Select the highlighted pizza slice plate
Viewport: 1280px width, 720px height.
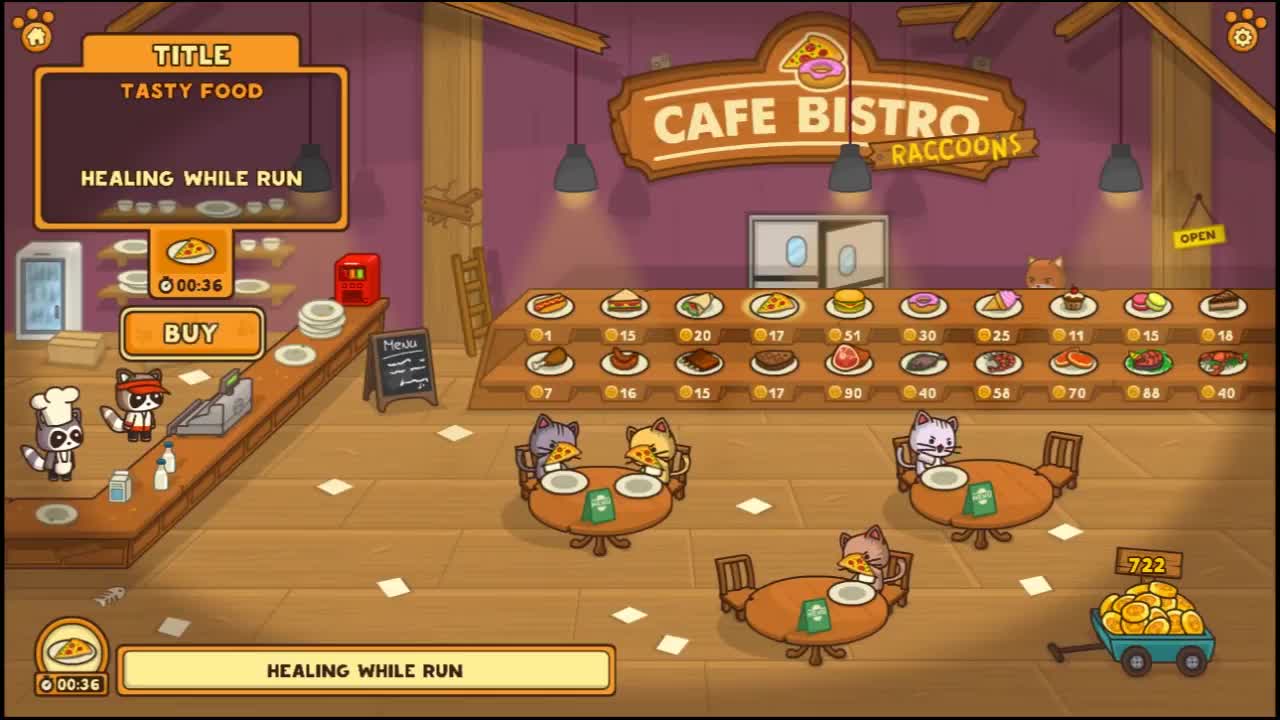(774, 305)
